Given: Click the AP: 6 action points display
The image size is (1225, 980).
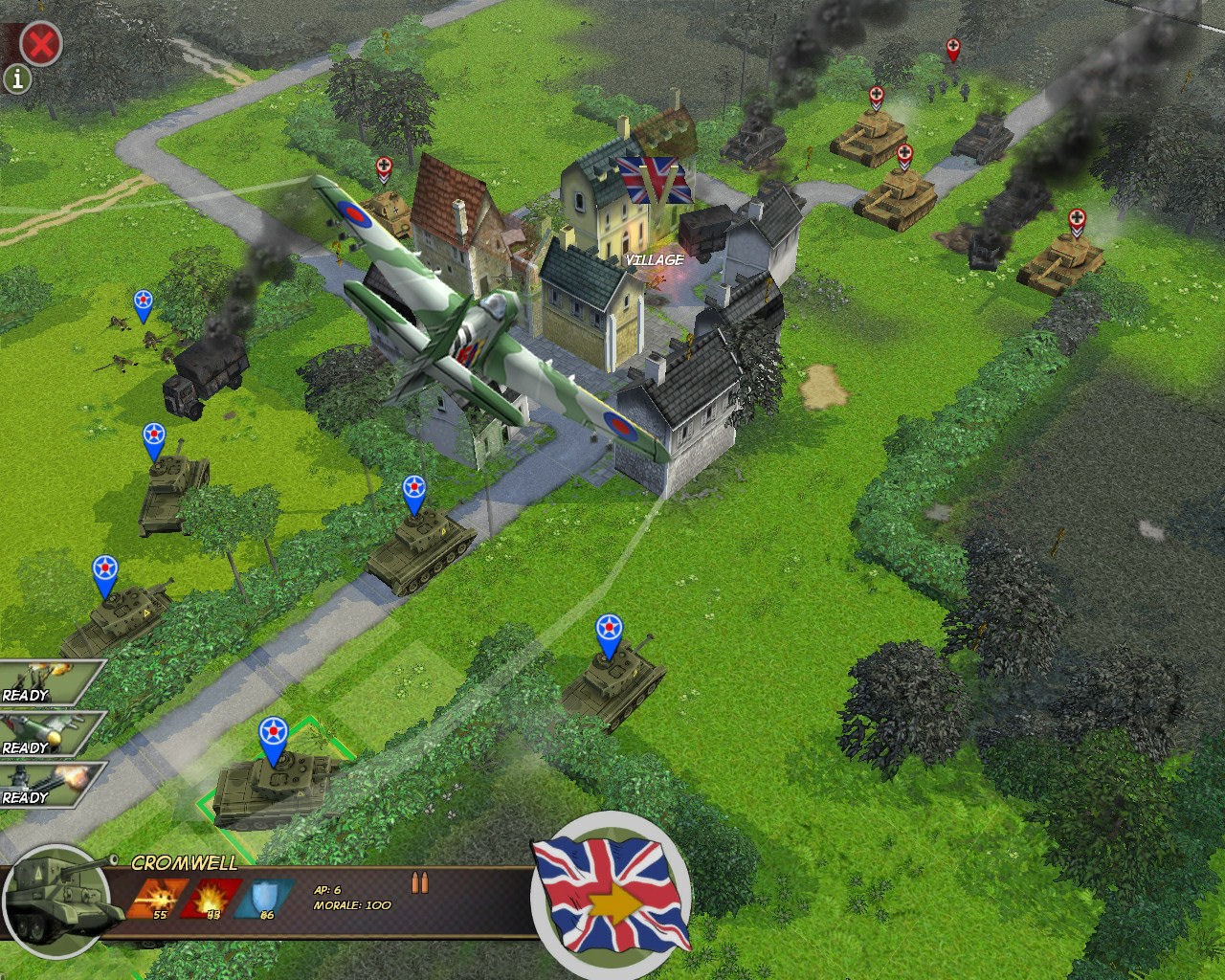Looking at the screenshot, I should (327, 888).
